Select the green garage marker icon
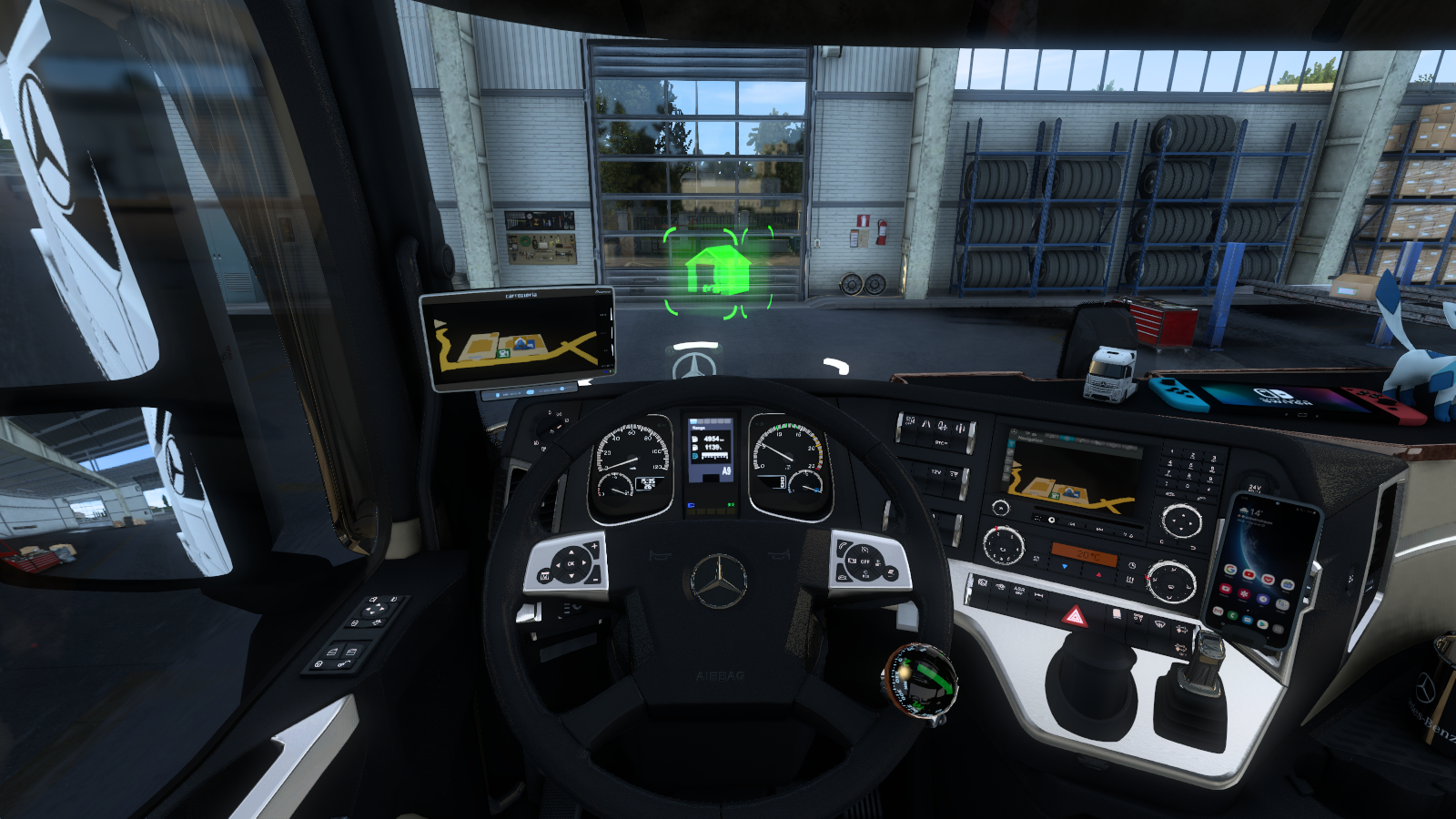 (718, 270)
